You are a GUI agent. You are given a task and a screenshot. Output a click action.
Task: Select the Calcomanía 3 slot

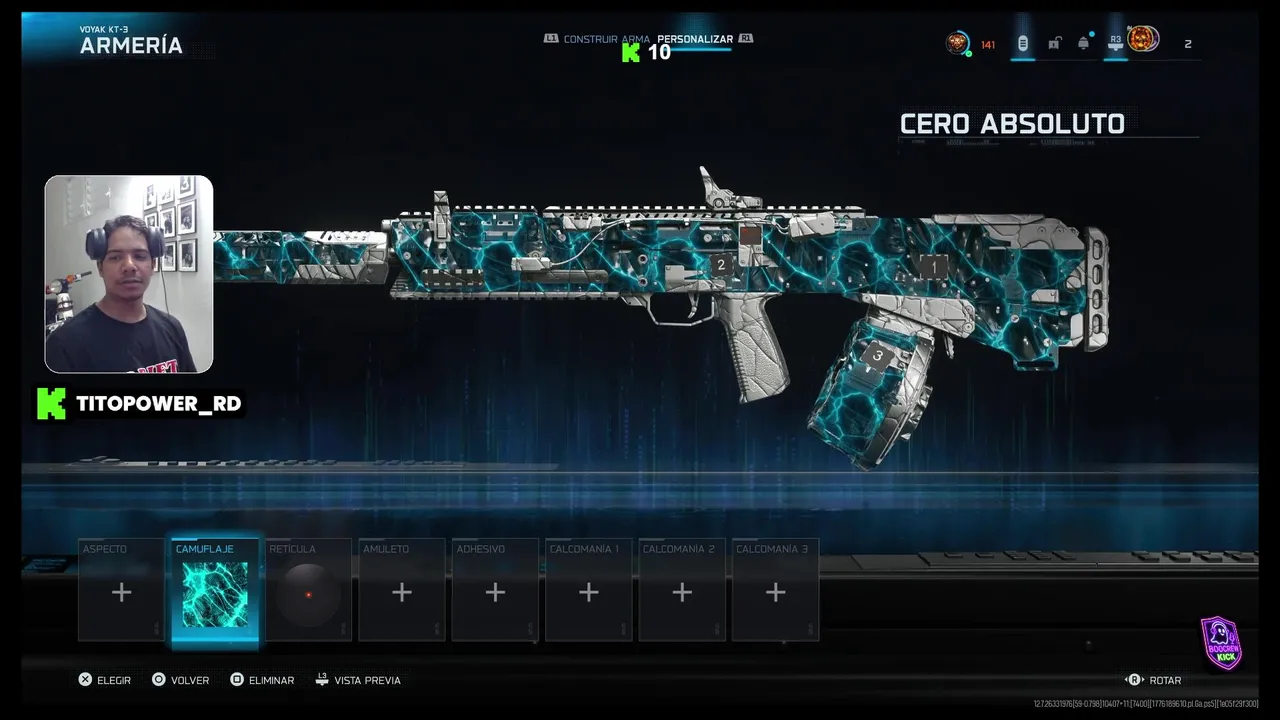(775, 591)
